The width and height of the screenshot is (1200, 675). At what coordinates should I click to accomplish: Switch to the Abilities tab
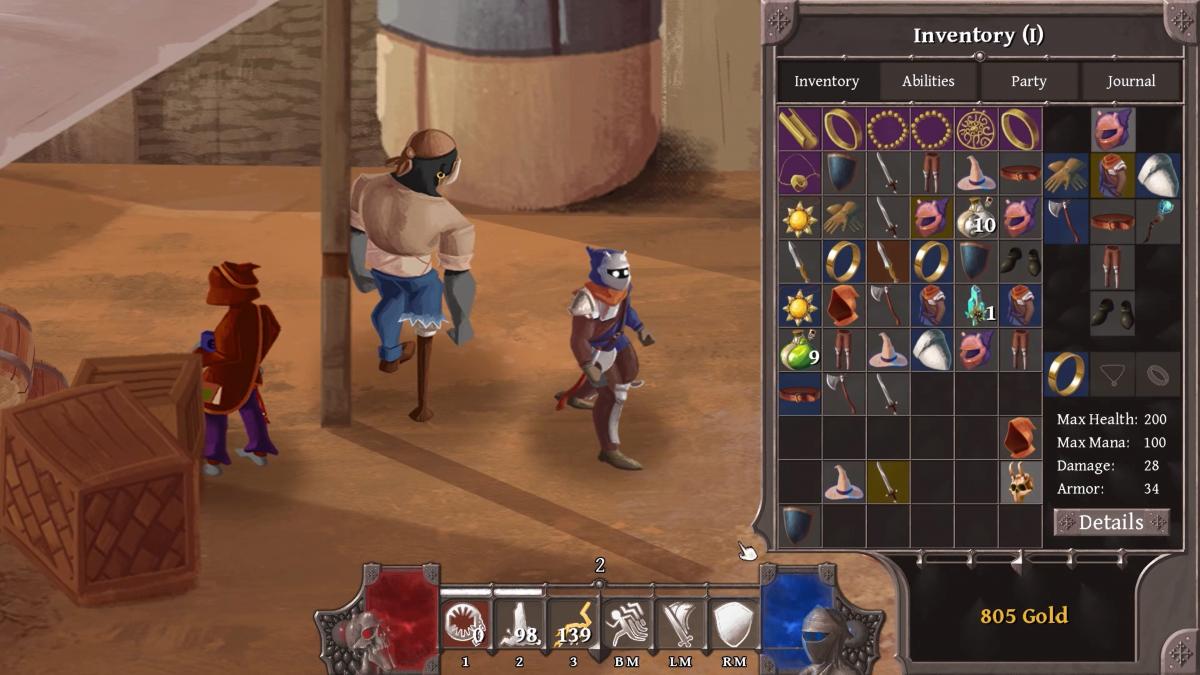tap(928, 82)
